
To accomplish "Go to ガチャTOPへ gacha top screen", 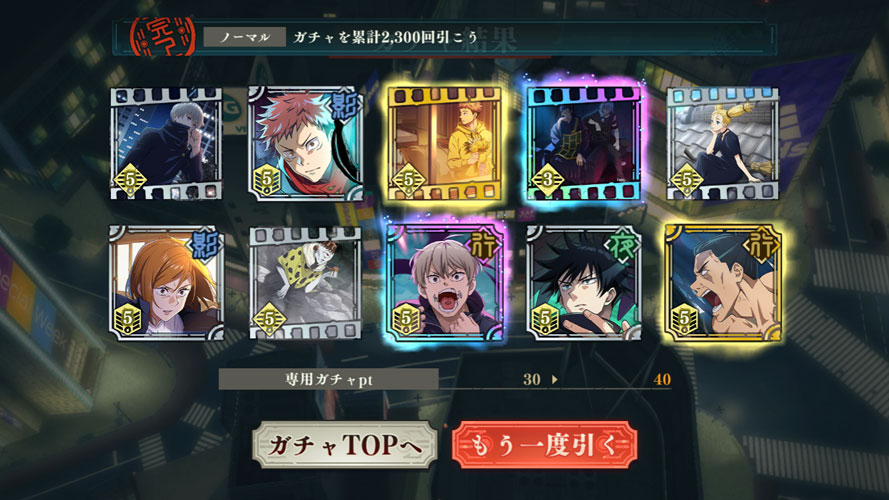I will pyautogui.click(x=343, y=446).
